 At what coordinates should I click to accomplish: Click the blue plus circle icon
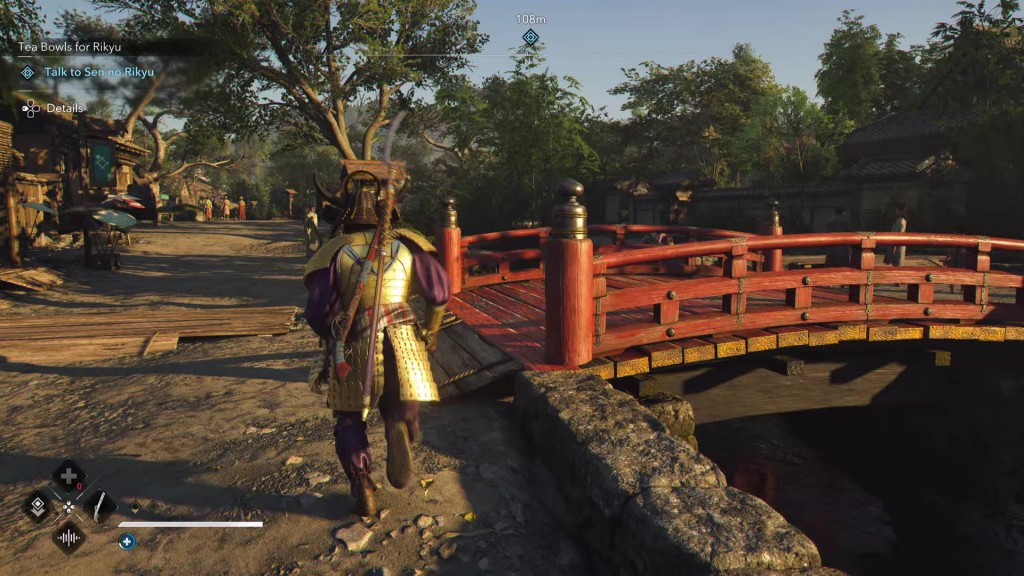[127, 541]
